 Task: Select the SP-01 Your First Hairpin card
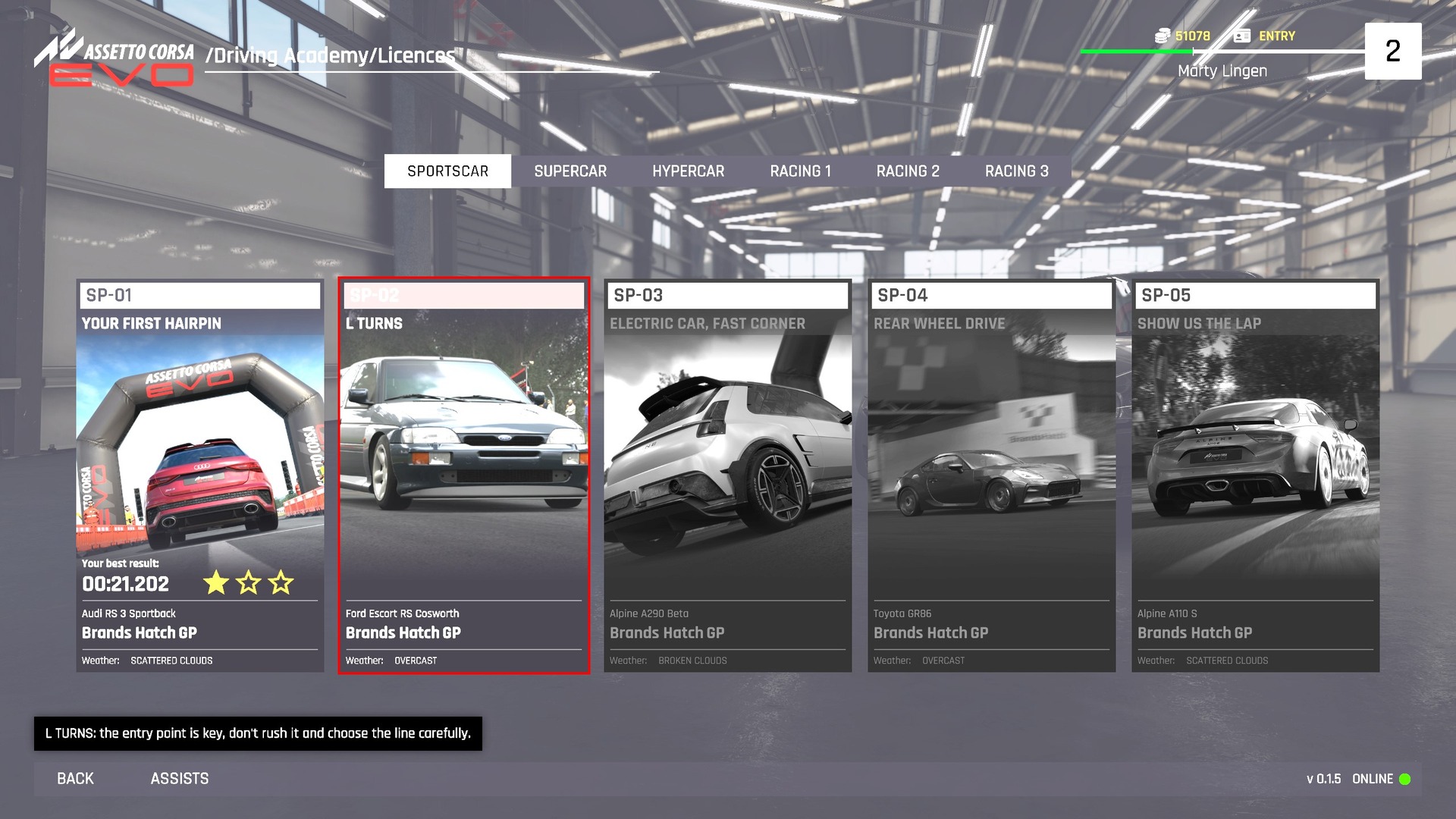tap(200, 475)
